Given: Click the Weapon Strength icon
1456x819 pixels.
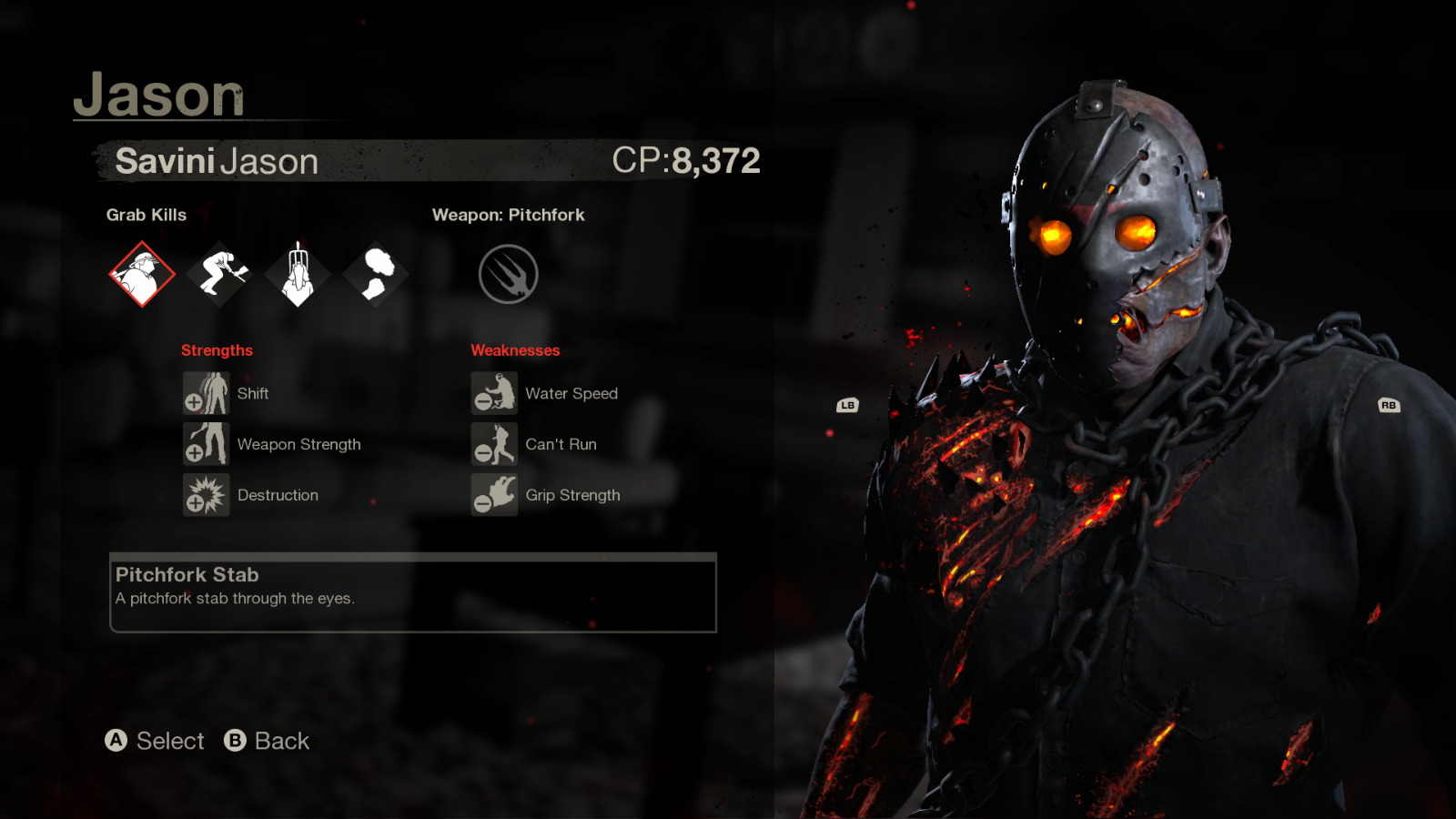Looking at the screenshot, I should (207, 444).
